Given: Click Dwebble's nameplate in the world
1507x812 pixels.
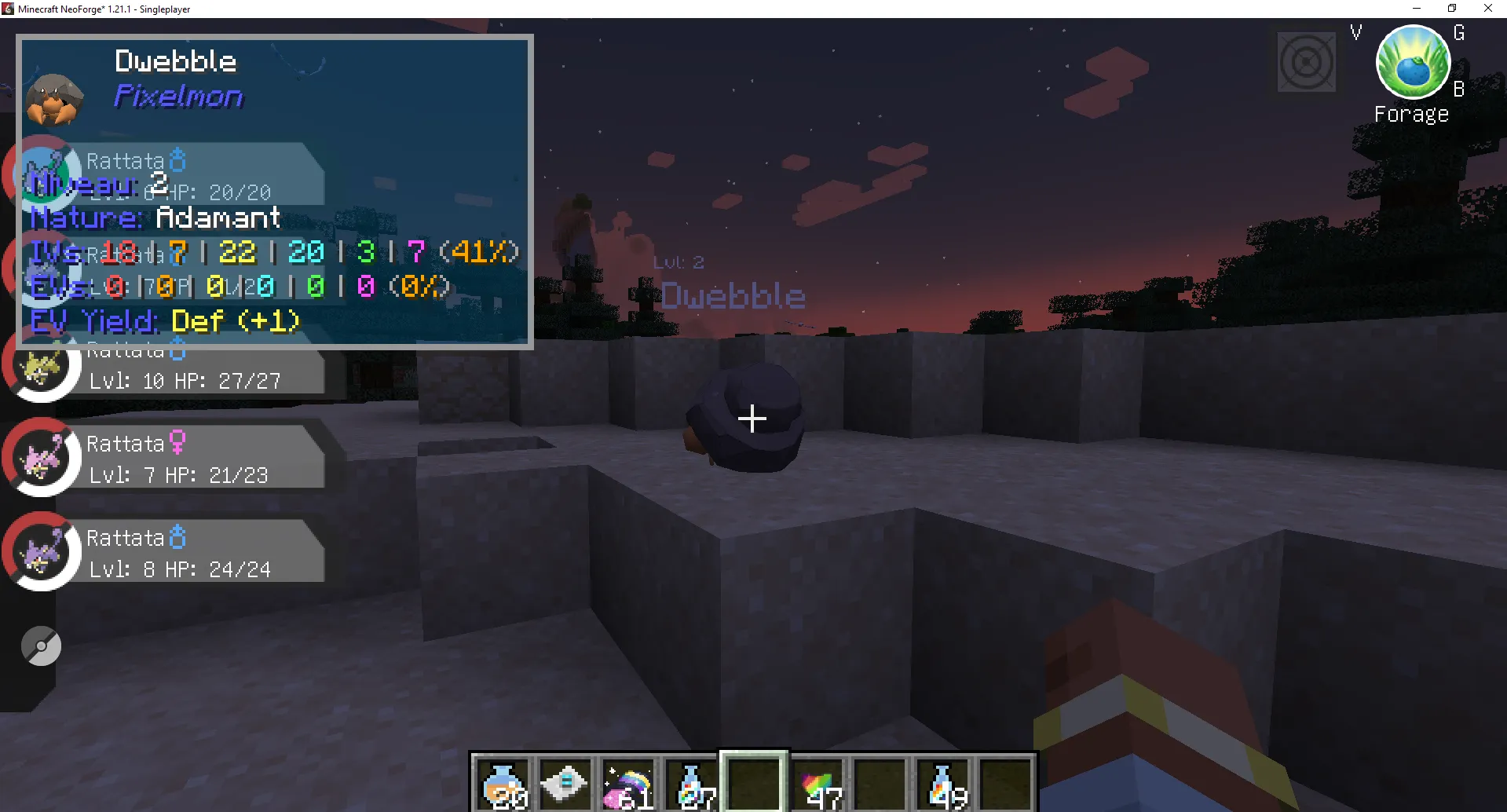Looking at the screenshot, I should click(x=733, y=295).
